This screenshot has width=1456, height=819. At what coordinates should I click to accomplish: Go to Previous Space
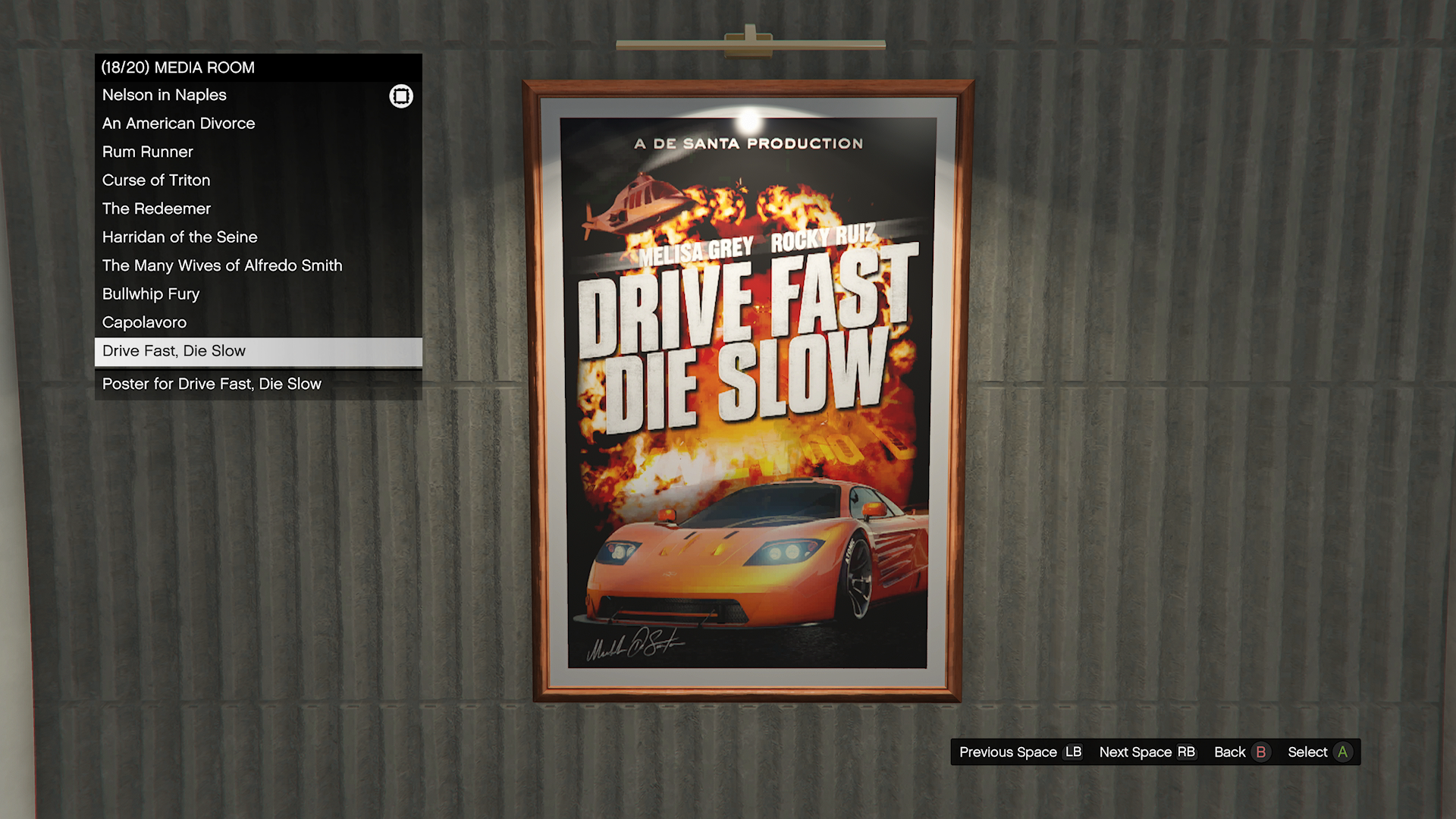point(1020,752)
